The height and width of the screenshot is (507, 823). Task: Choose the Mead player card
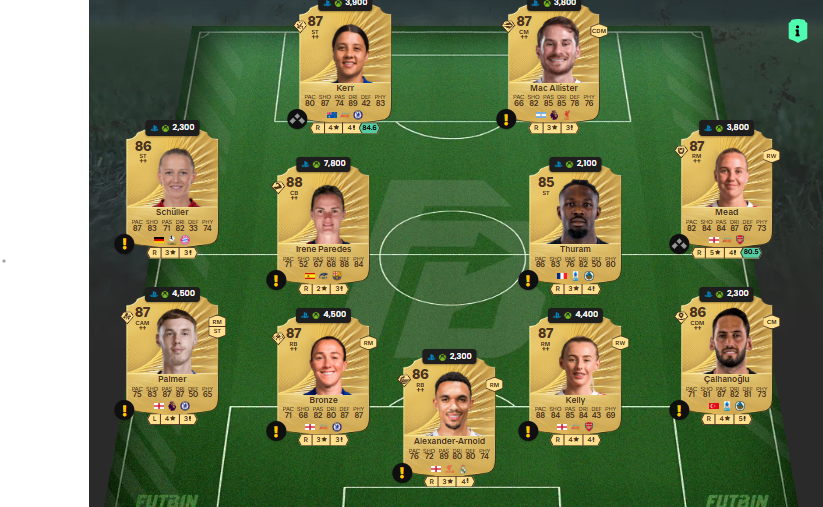pos(726,190)
